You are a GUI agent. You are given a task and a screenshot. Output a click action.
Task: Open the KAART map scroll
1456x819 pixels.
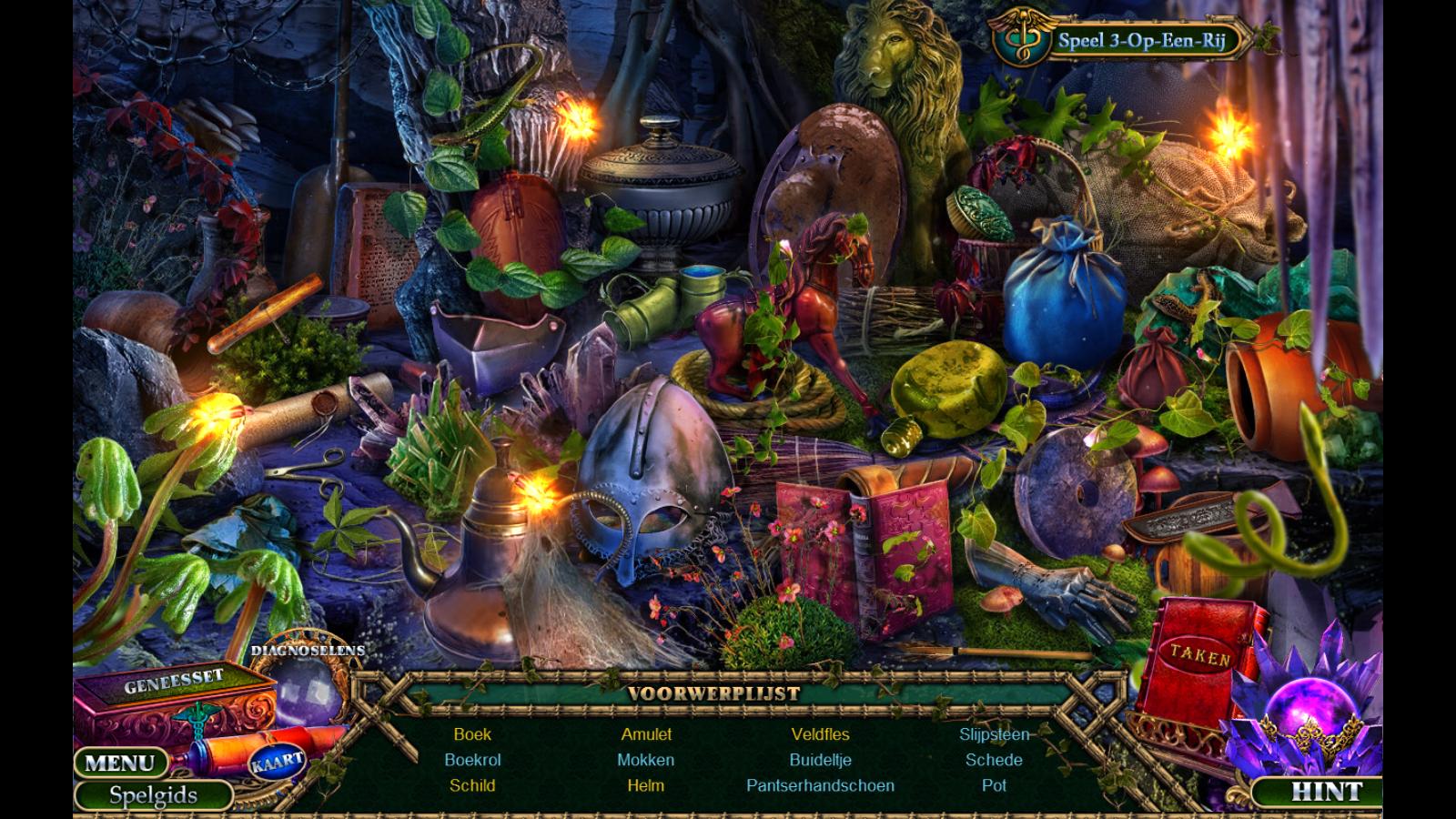pos(276,760)
